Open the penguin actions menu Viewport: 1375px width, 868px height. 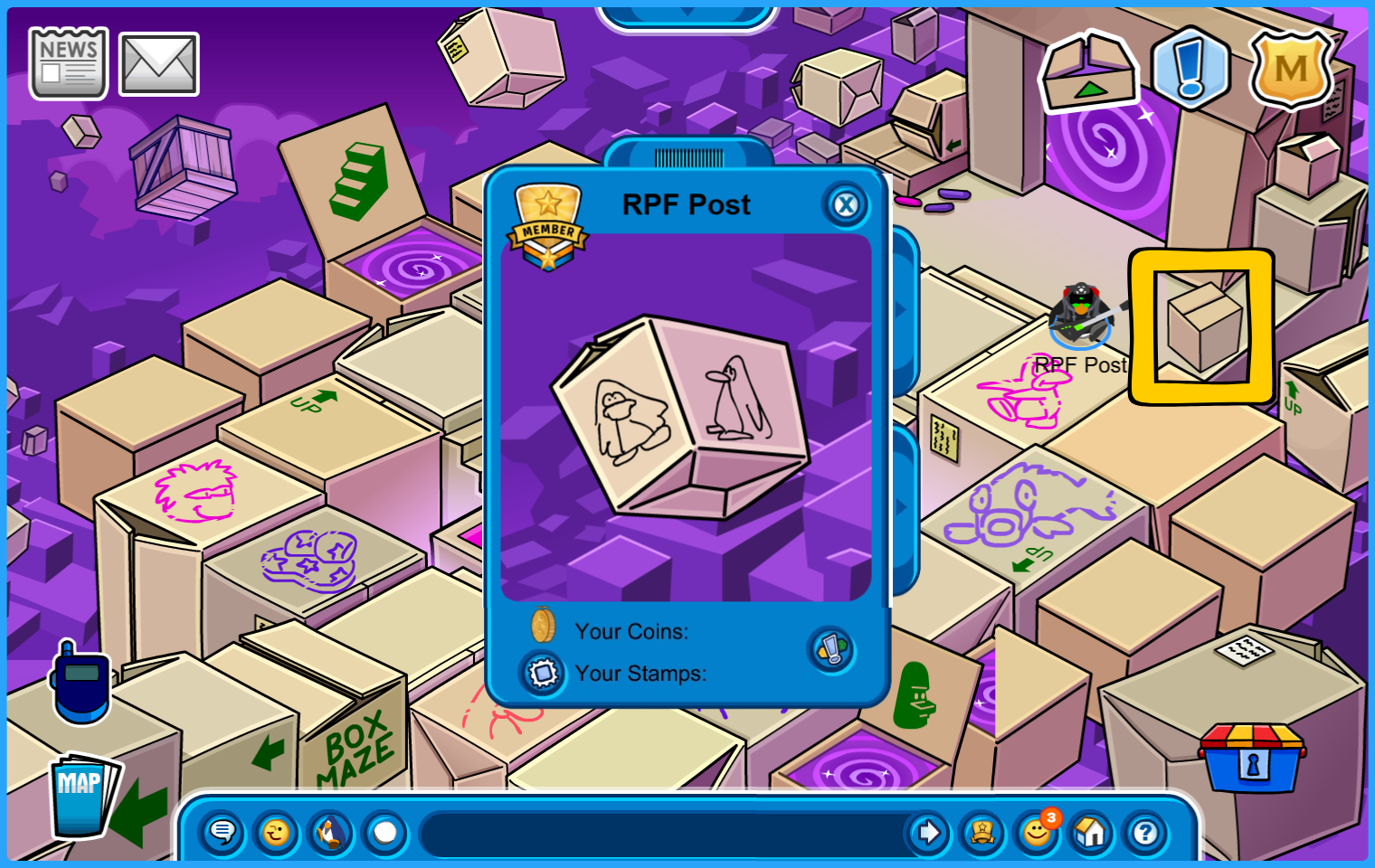pyautogui.click(x=330, y=832)
